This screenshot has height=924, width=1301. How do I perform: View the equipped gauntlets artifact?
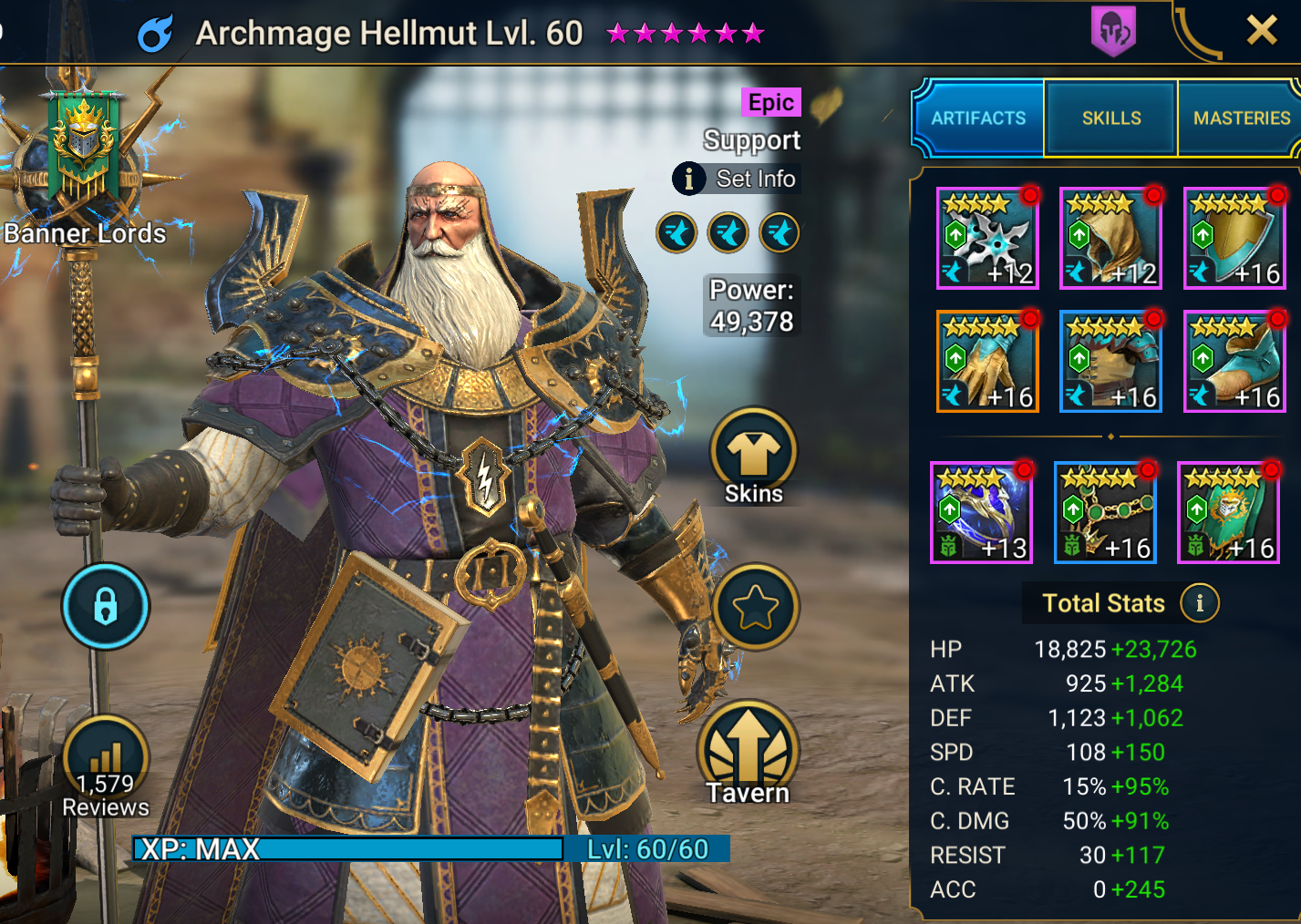coord(987,362)
